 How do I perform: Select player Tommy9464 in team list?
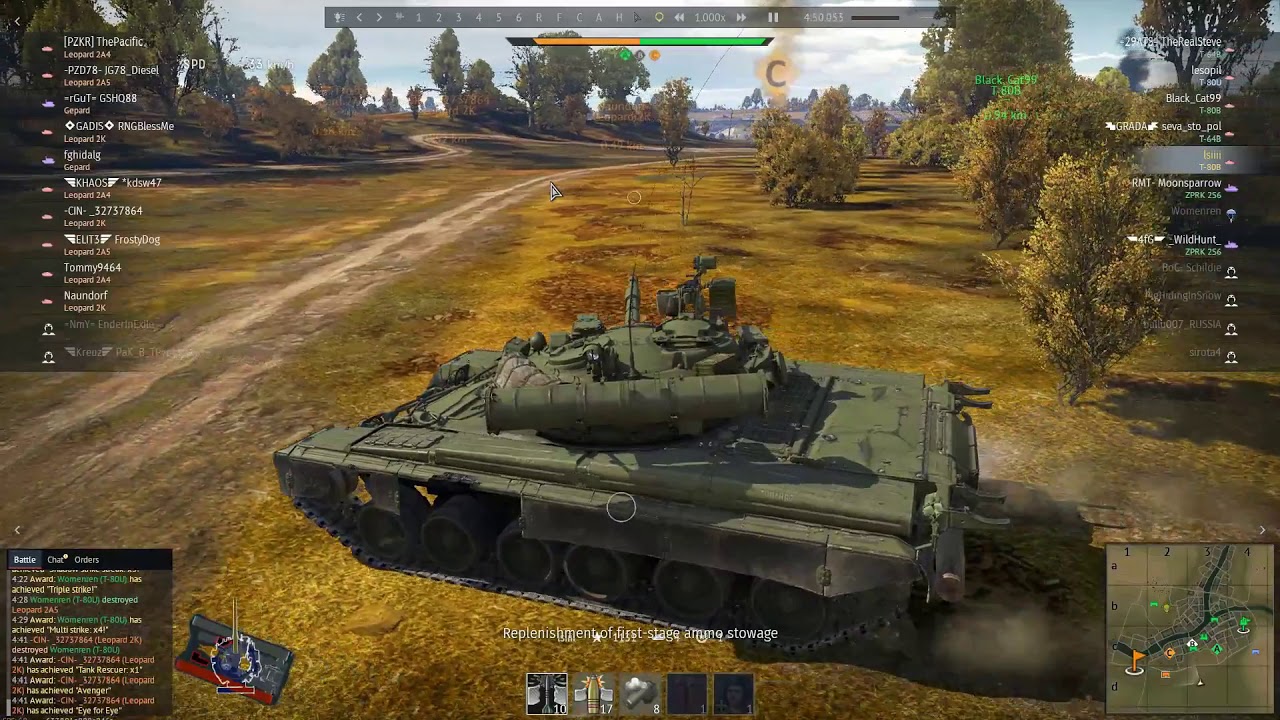point(92,268)
